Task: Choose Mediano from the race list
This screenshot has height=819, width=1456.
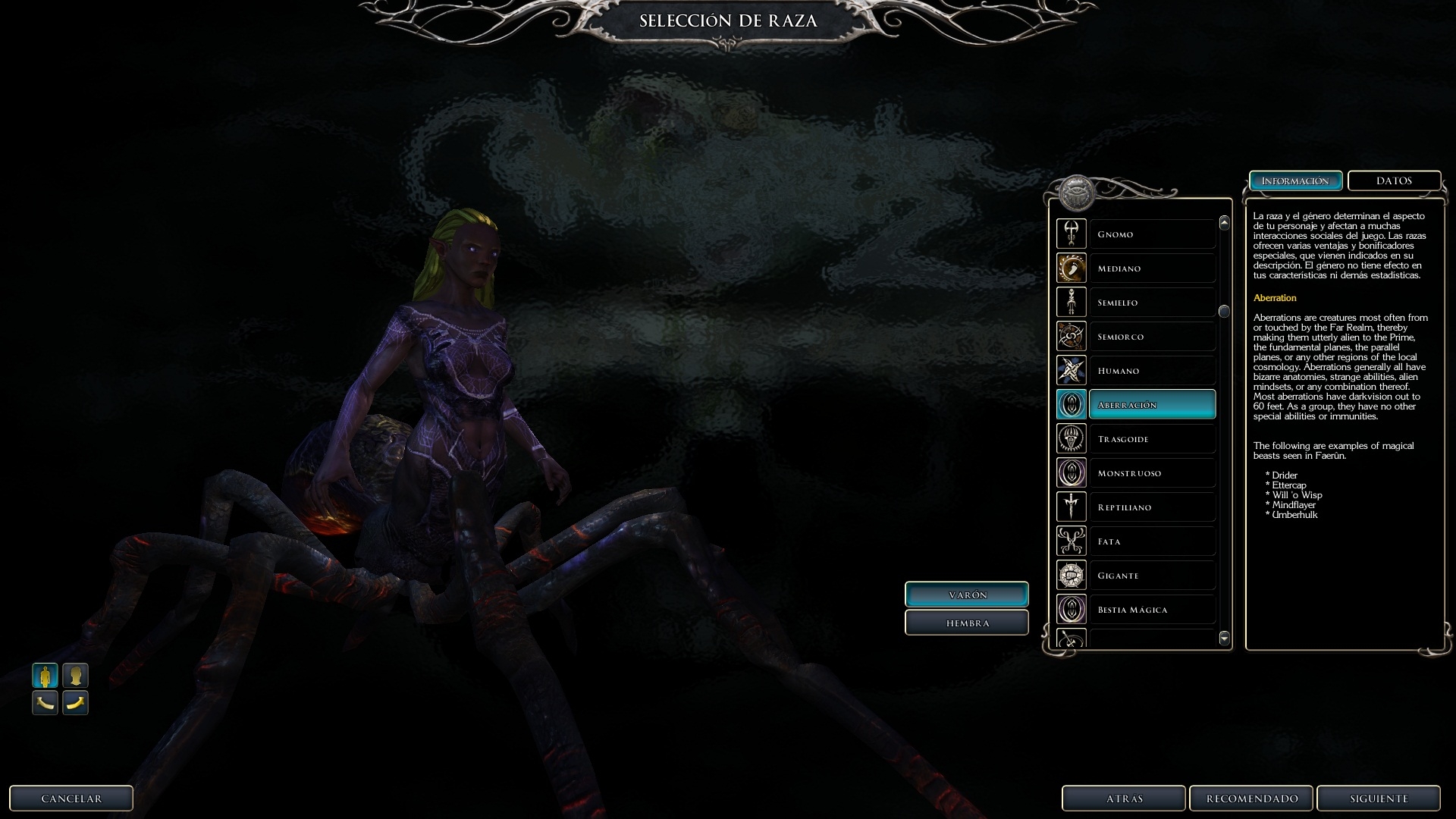Action: [1151, 268]
